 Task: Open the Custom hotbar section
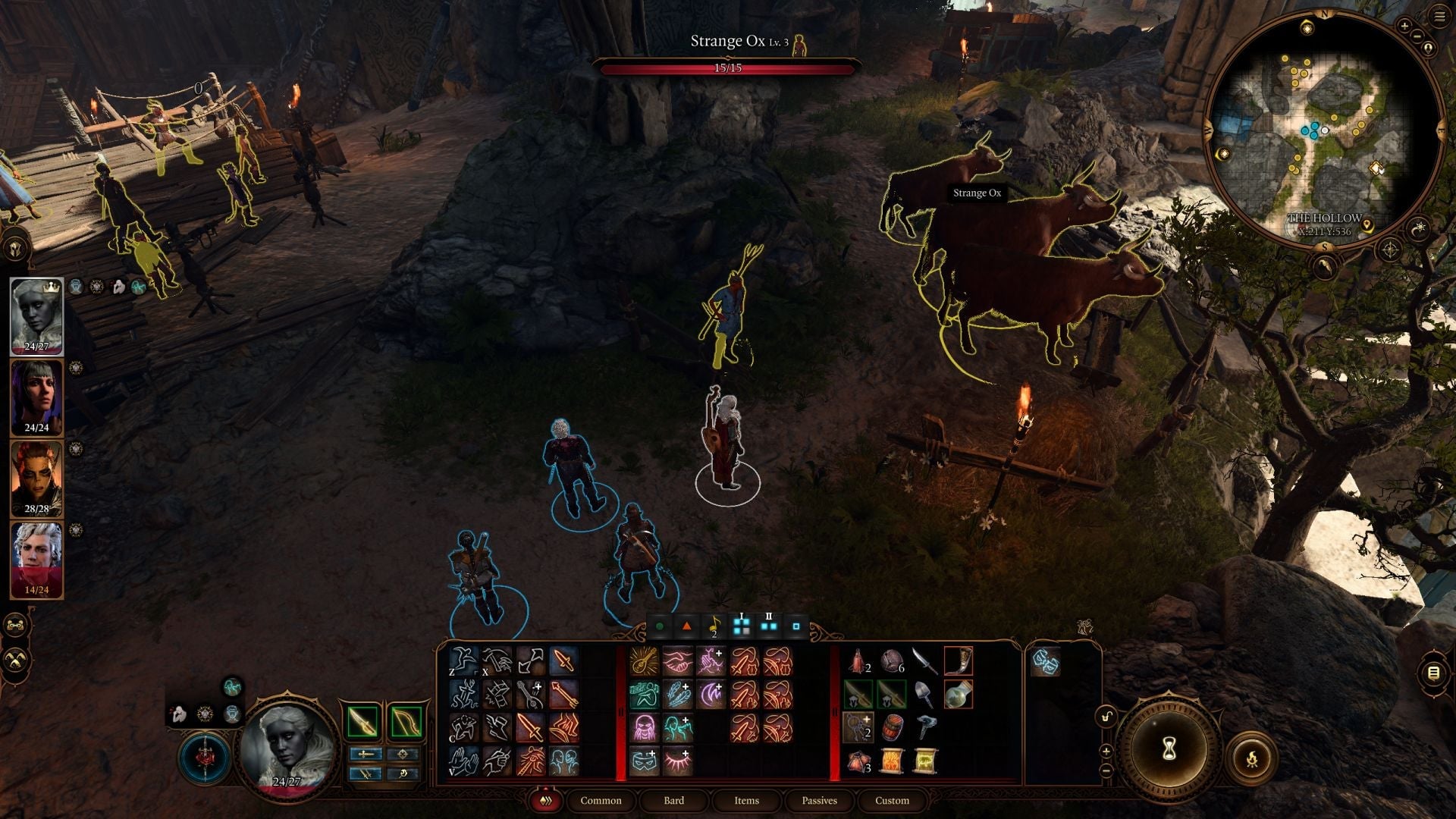[891, 801]
